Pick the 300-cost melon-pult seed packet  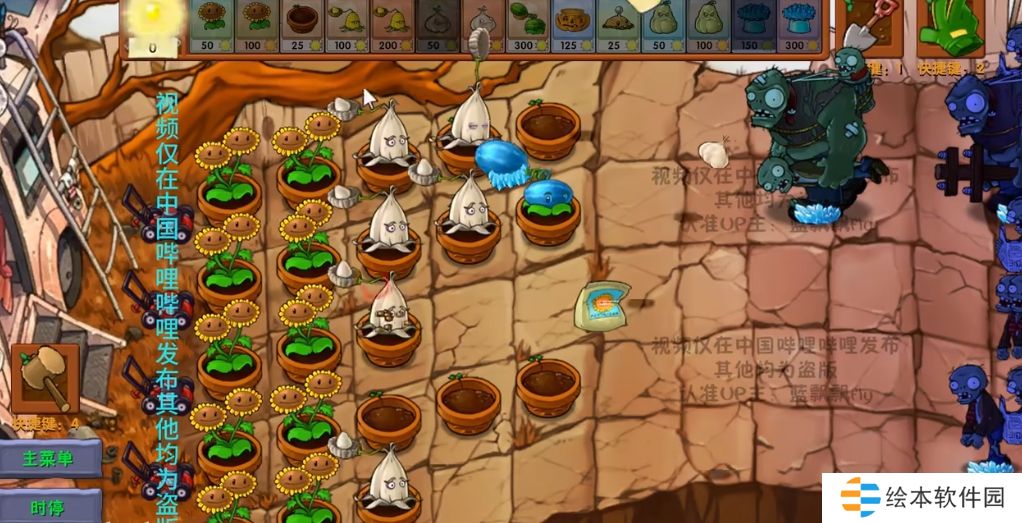coord(524,26)
